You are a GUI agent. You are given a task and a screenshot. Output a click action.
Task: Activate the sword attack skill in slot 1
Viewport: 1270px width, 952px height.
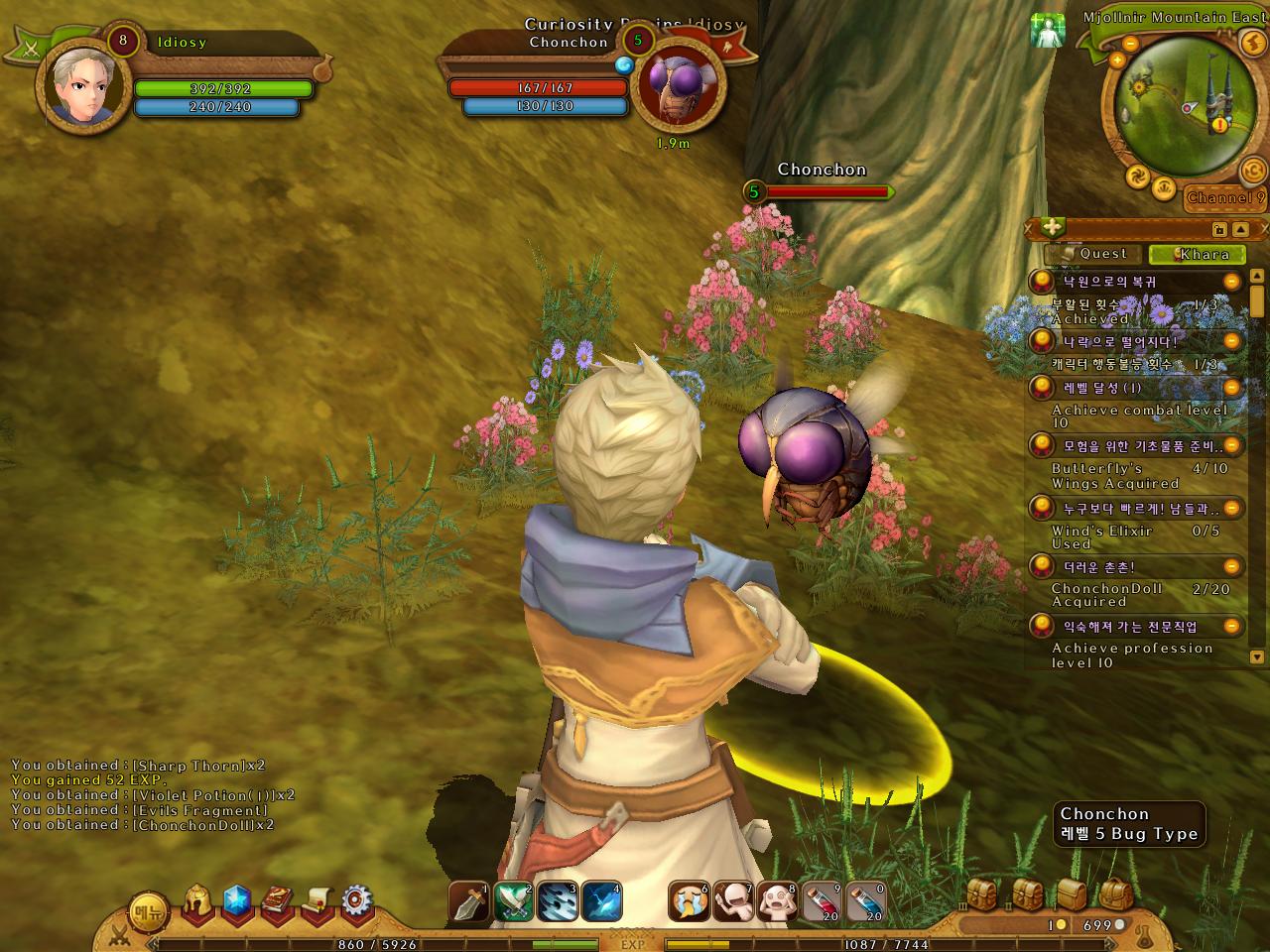pyautogui.click(x=468, y=901)
